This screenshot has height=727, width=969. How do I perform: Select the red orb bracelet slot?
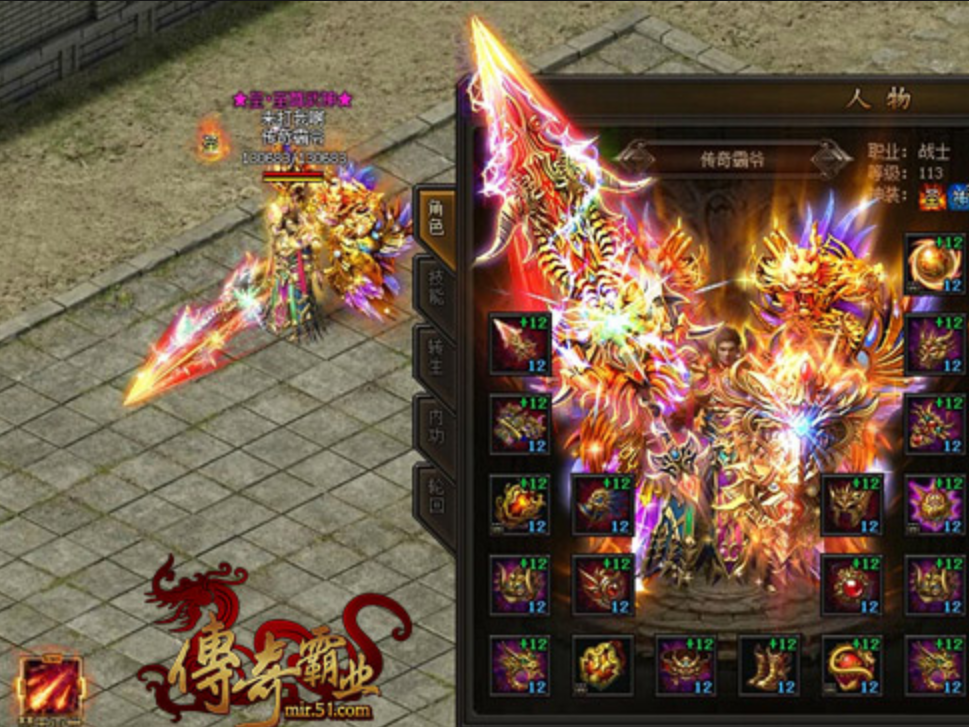[x=852, y=665]
